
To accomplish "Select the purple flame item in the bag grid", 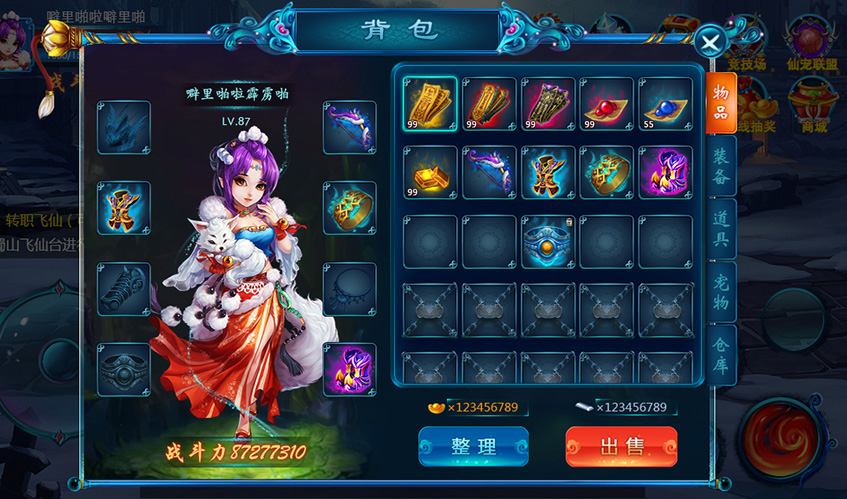I will pos(666,172).
